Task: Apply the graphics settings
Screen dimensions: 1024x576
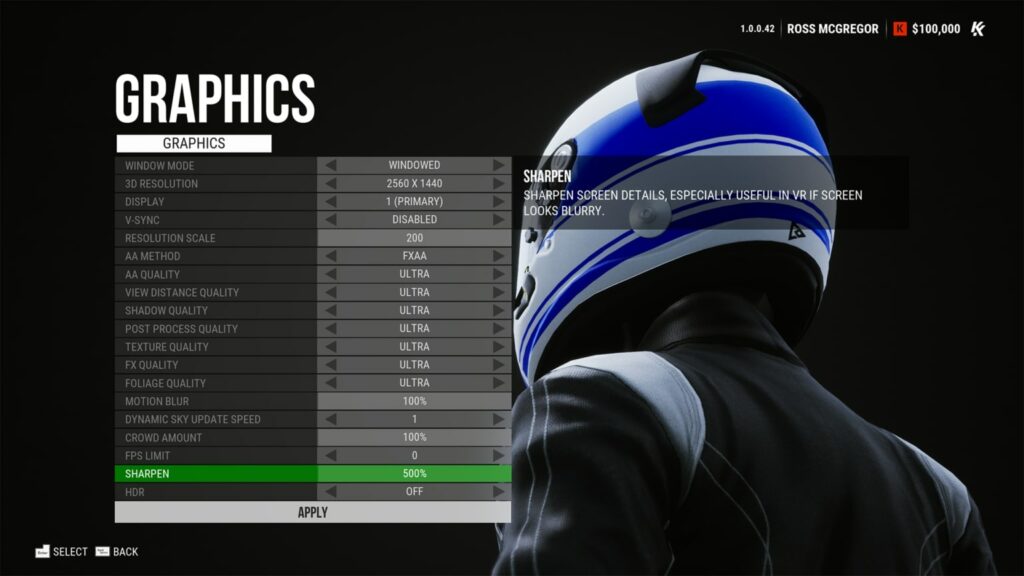Action: click(312, 512)
